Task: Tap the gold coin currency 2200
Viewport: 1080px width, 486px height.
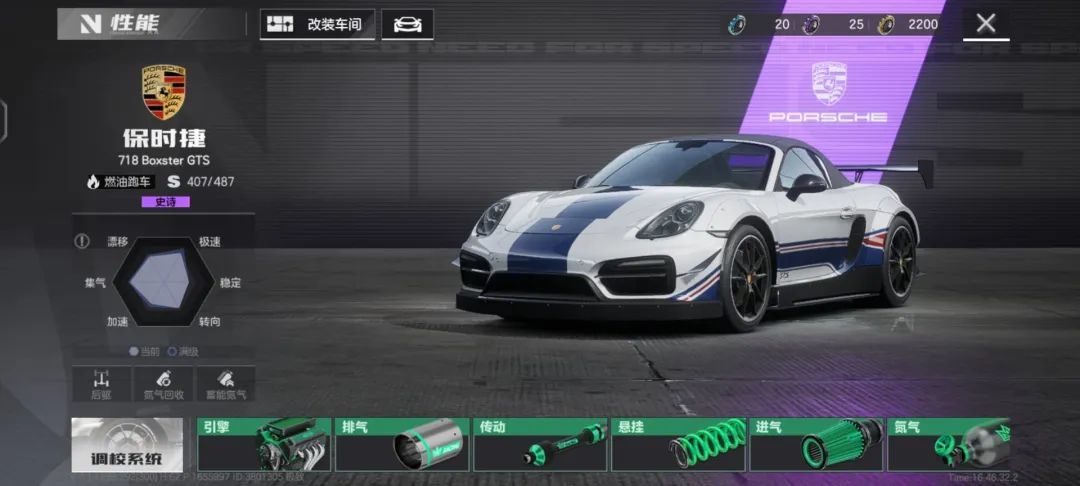Action: click(x=910, y=25)
